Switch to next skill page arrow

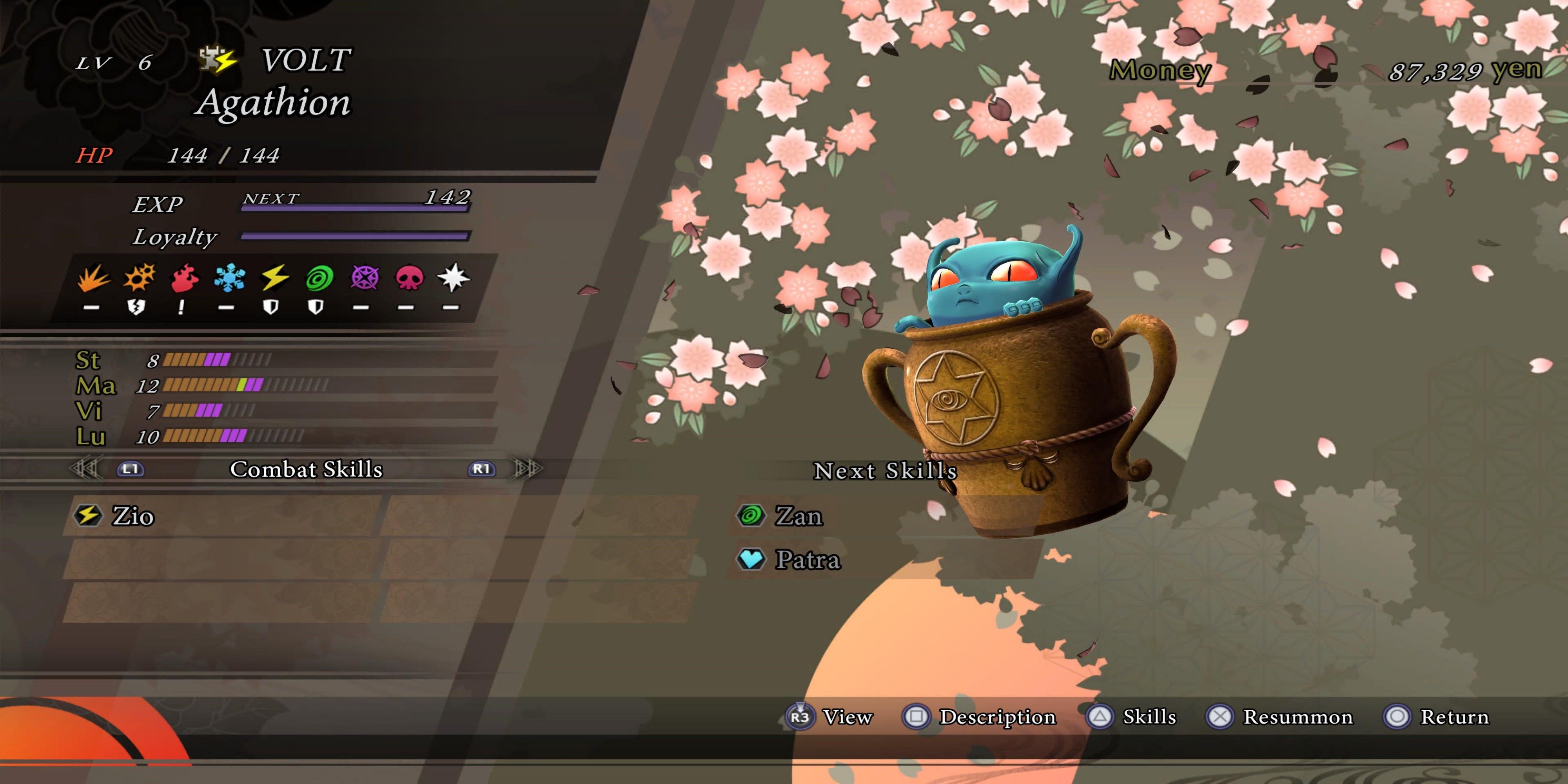click(x=526, y=469)
